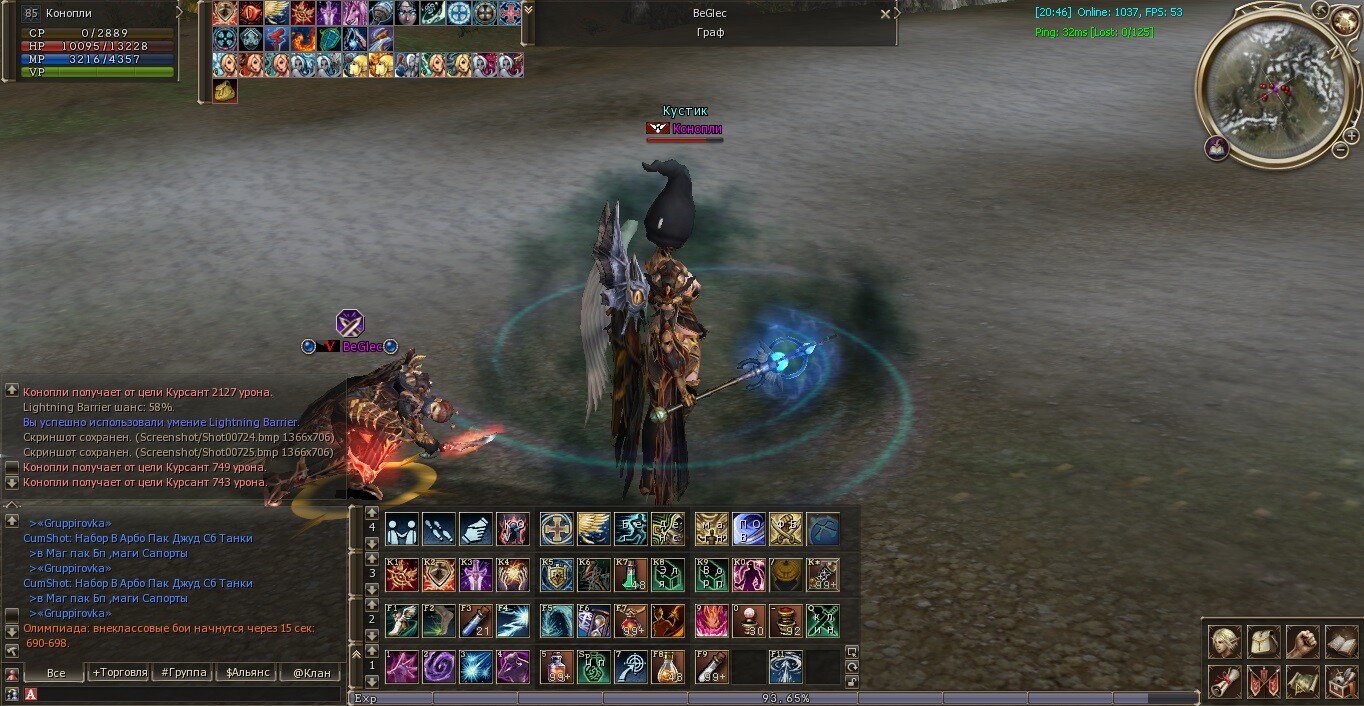This screenshot has width=1364, height=706.
Task: Open the actions fist icon
Action: pyautogui.click(x=1303, y=642)
